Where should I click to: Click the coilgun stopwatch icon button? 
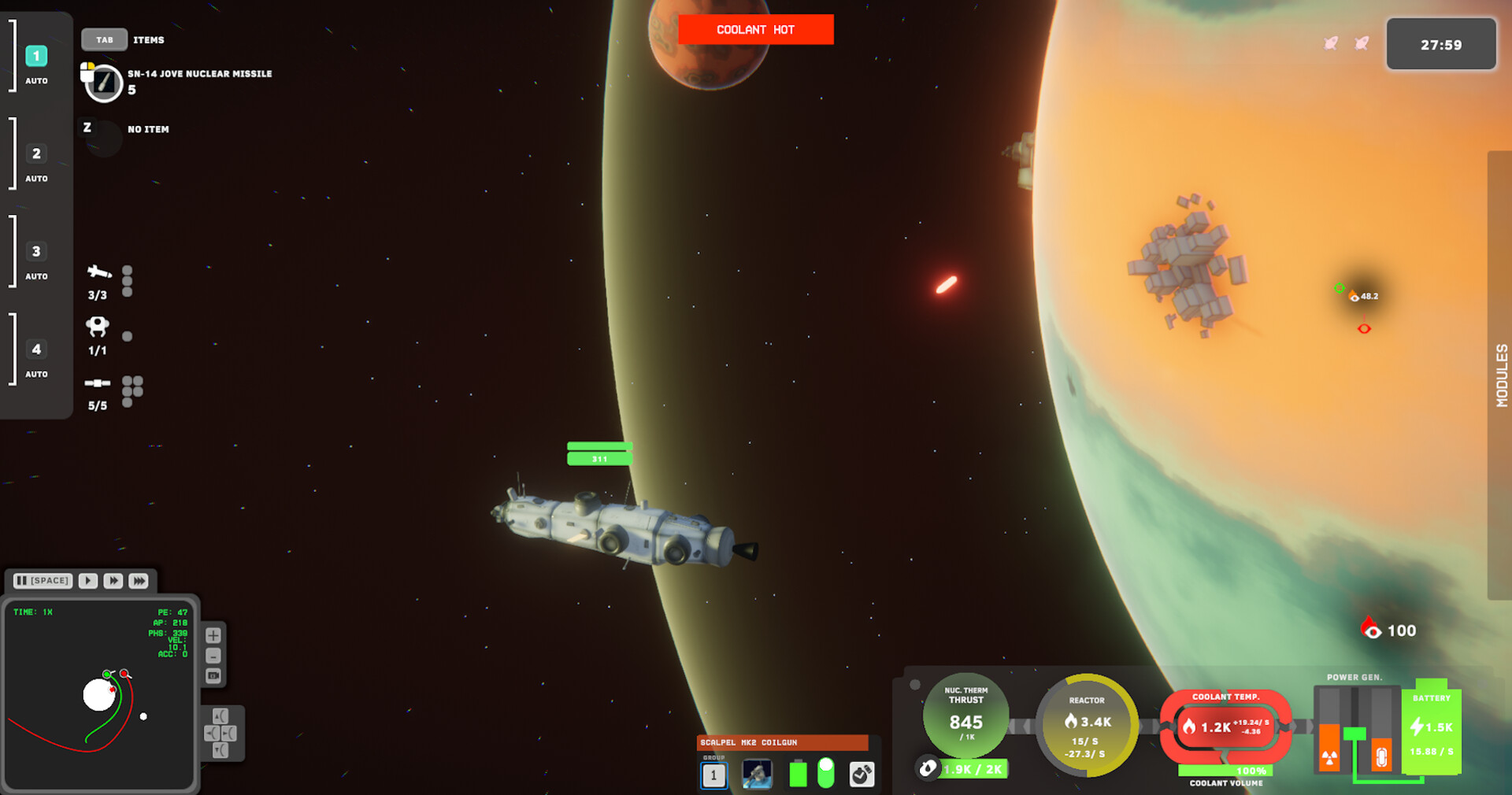pos(862,775)
